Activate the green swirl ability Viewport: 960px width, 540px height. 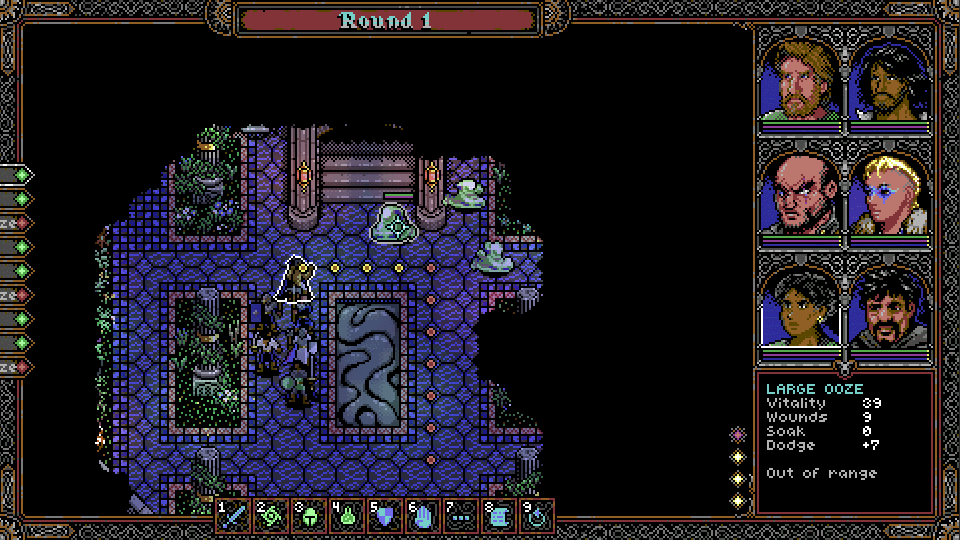[x=271, y=516]
